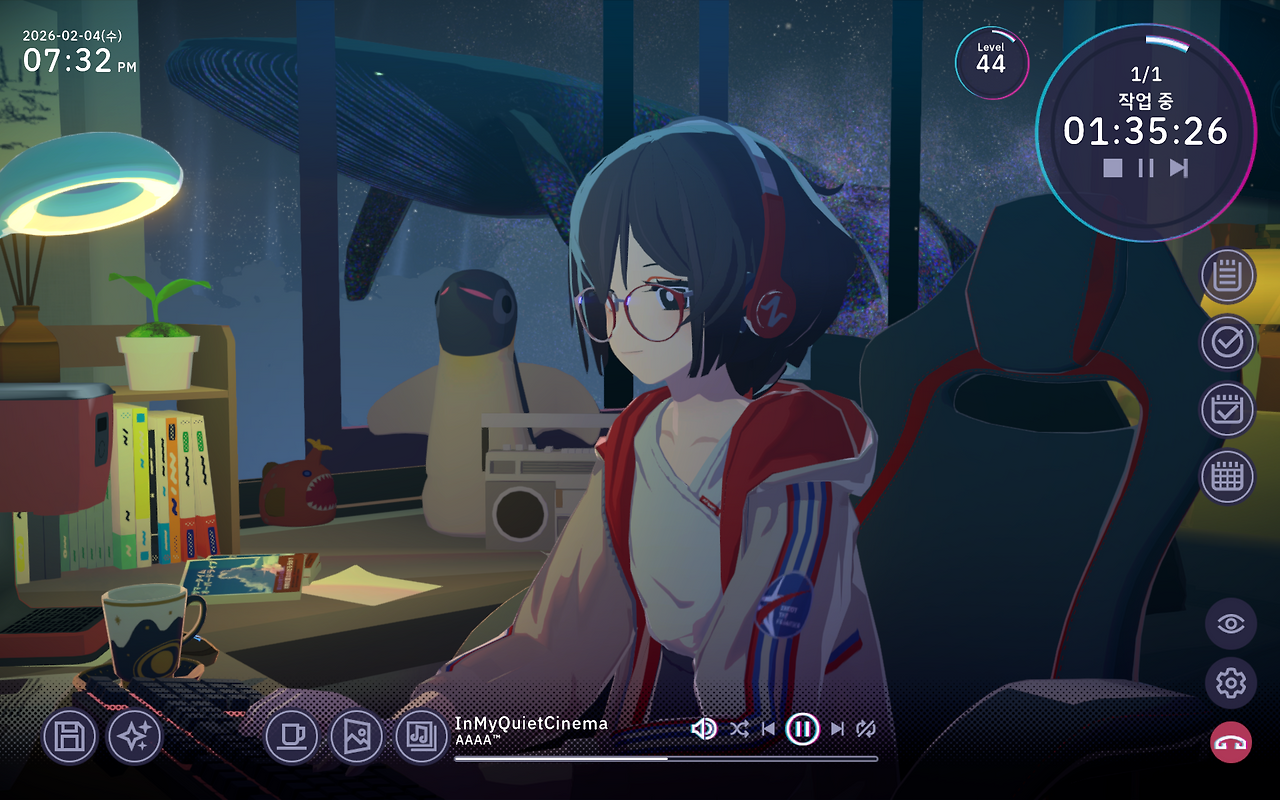Stop the work timer
This screenshot has height=800, width=1280.
1112,168
